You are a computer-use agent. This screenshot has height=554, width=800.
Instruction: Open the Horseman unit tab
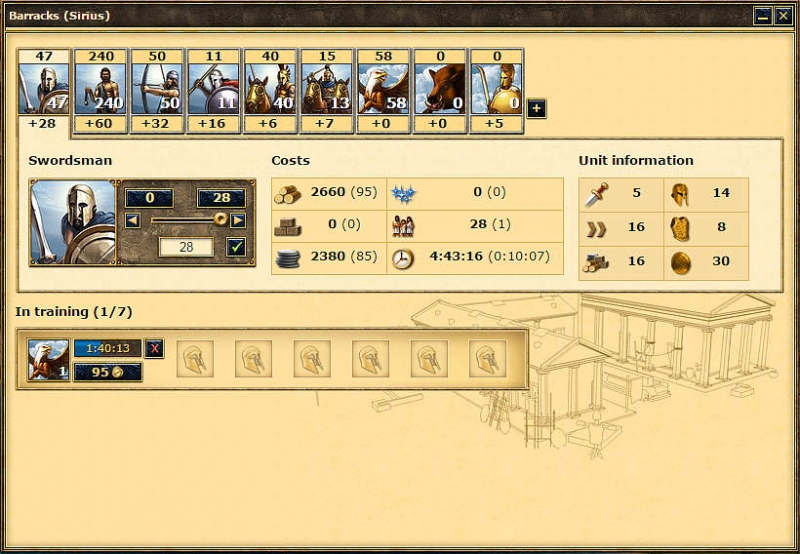pyautogui.click(x=270, y=89)
